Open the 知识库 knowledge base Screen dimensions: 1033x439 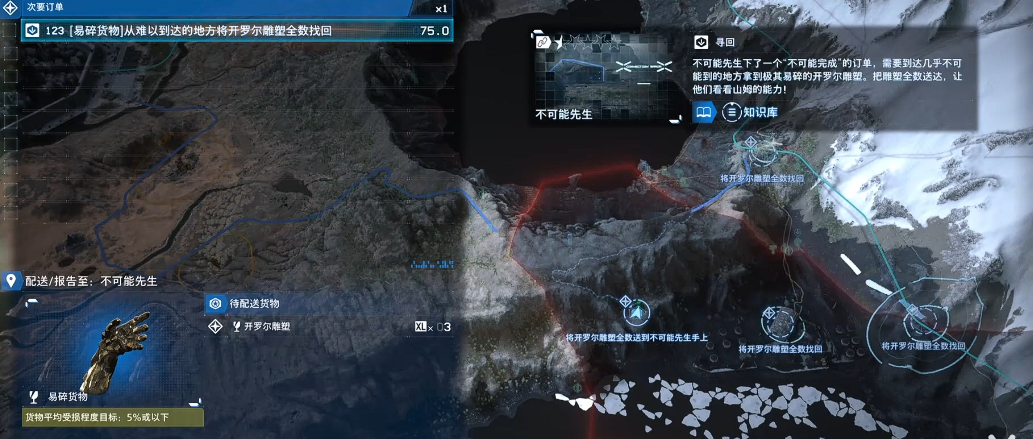[x=750, y=111]
